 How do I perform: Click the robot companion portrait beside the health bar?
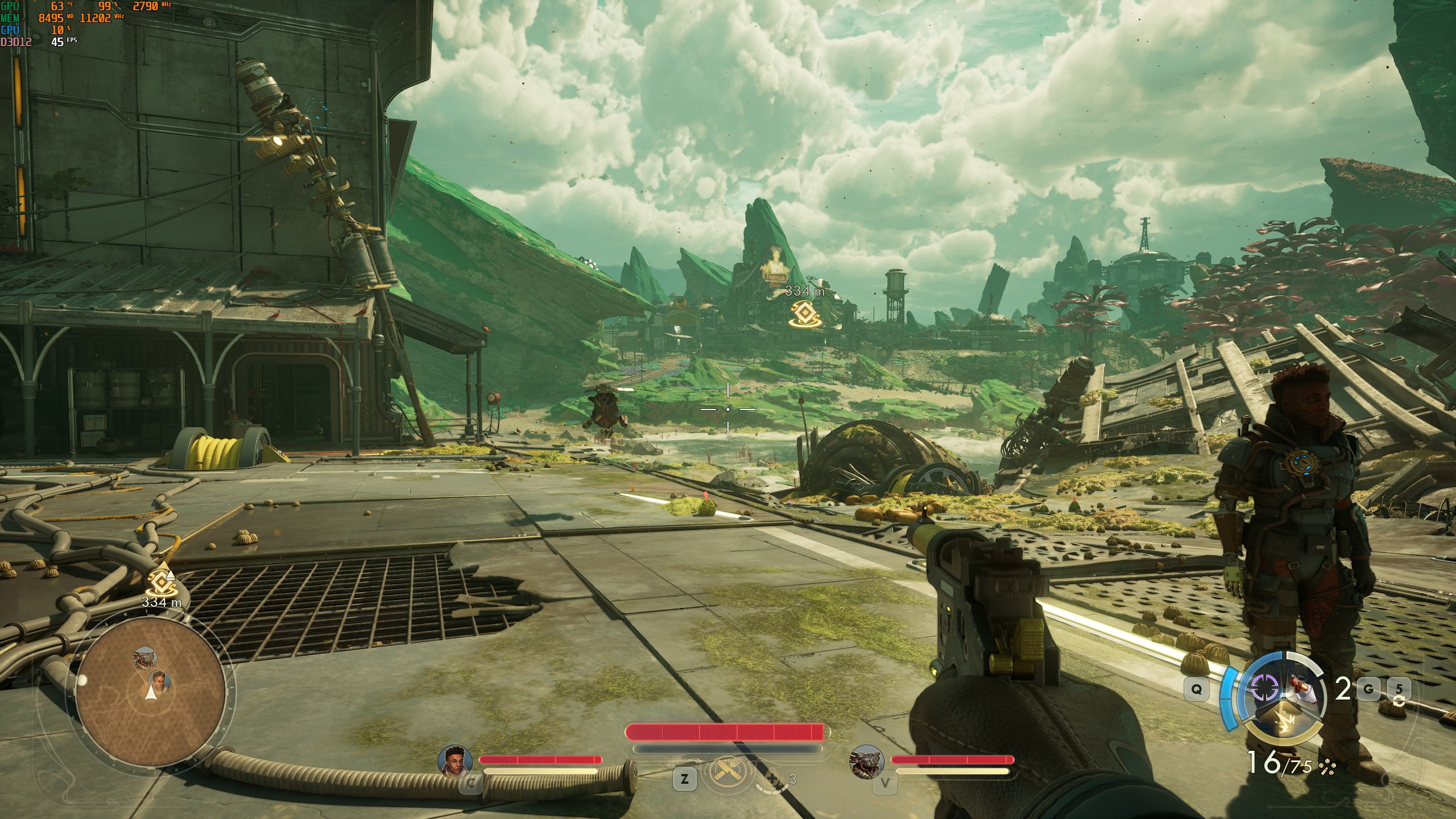coord(866,761)
